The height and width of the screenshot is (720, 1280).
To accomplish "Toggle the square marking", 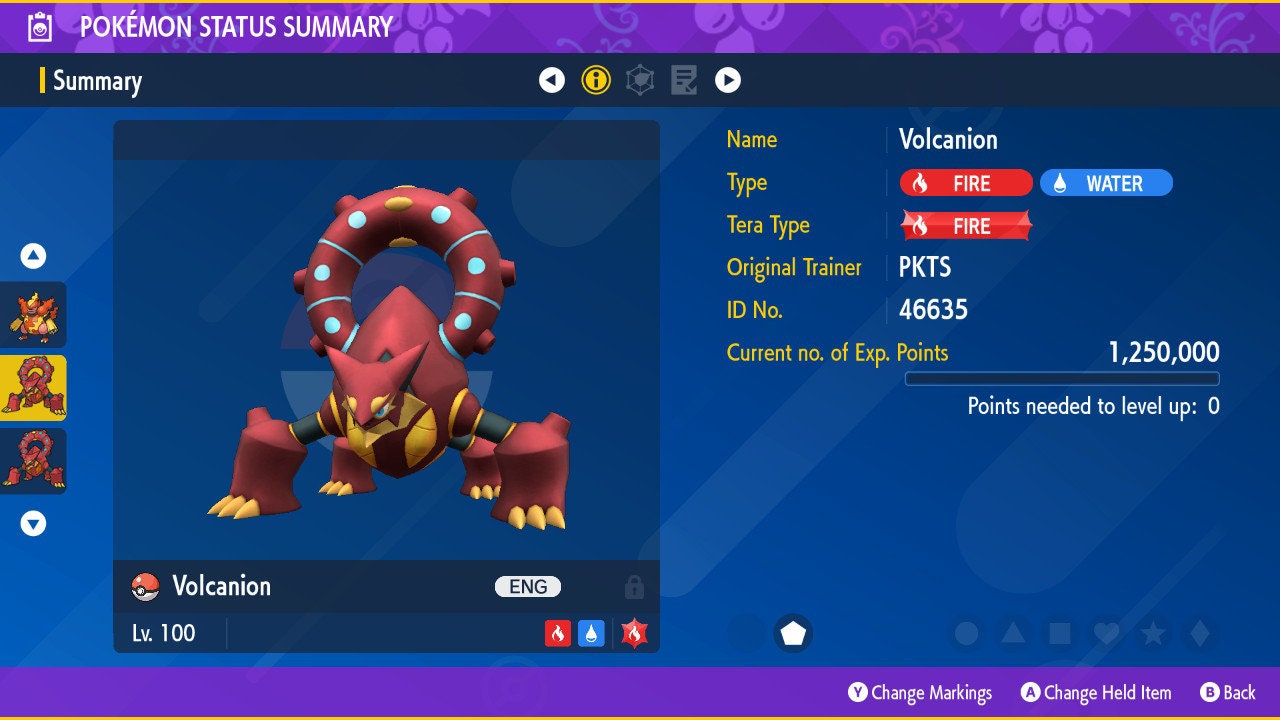I will click(x=1060, y=633).
